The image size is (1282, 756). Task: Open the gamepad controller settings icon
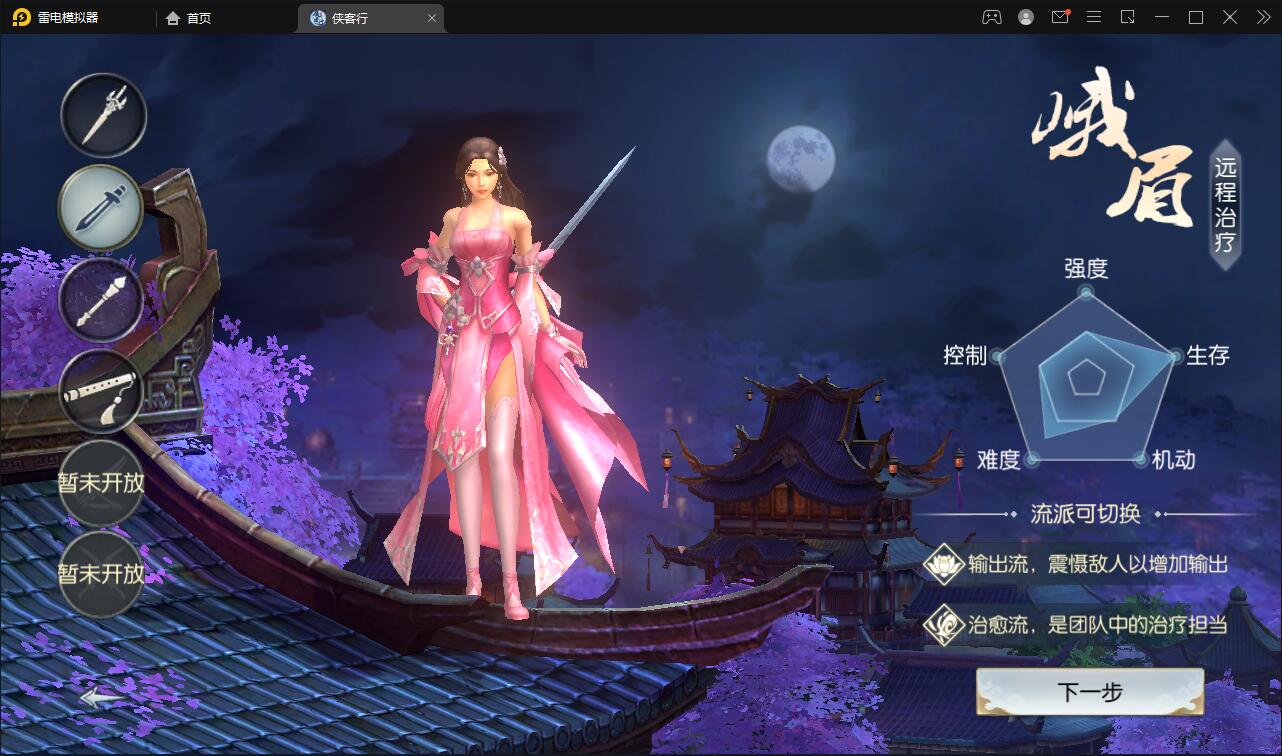pos(990,17)
